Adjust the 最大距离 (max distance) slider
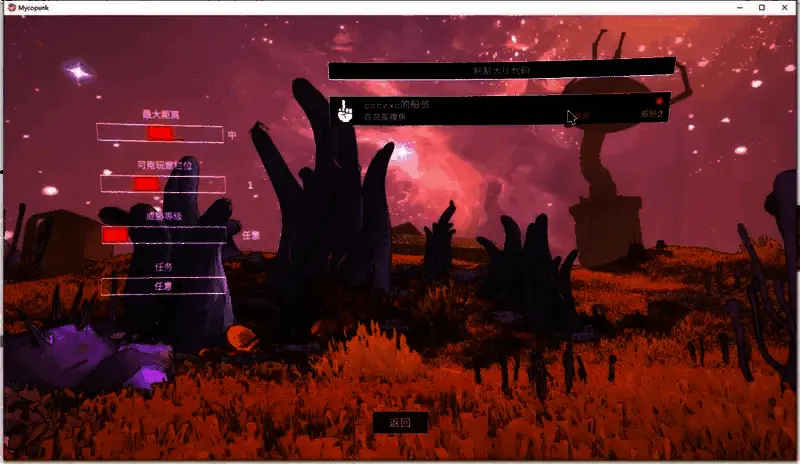Screen dimensions: 800x464 tap(159, 133)
